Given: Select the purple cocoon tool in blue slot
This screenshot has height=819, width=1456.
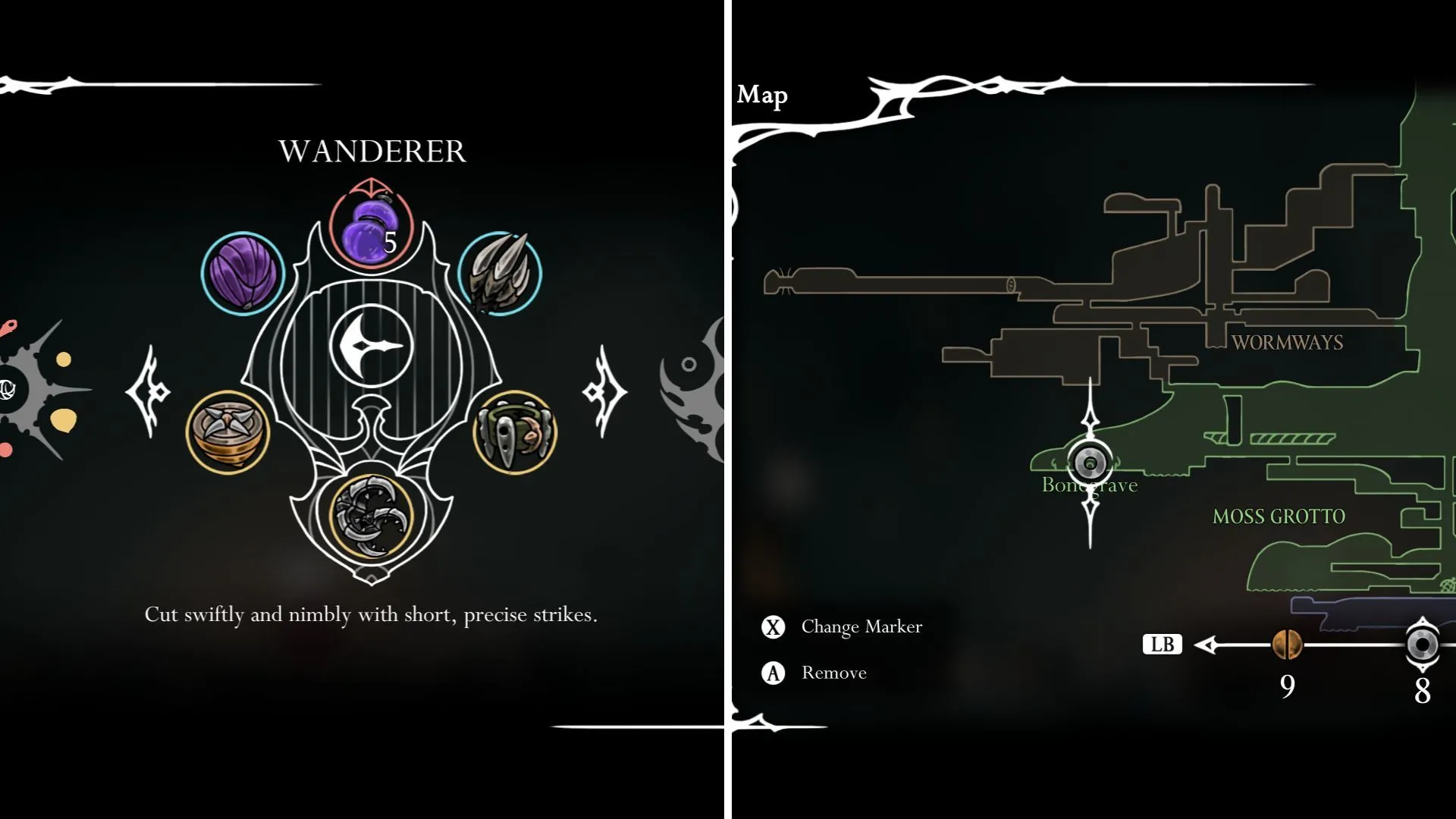Looking at the screenshot, I should point(241,271).
